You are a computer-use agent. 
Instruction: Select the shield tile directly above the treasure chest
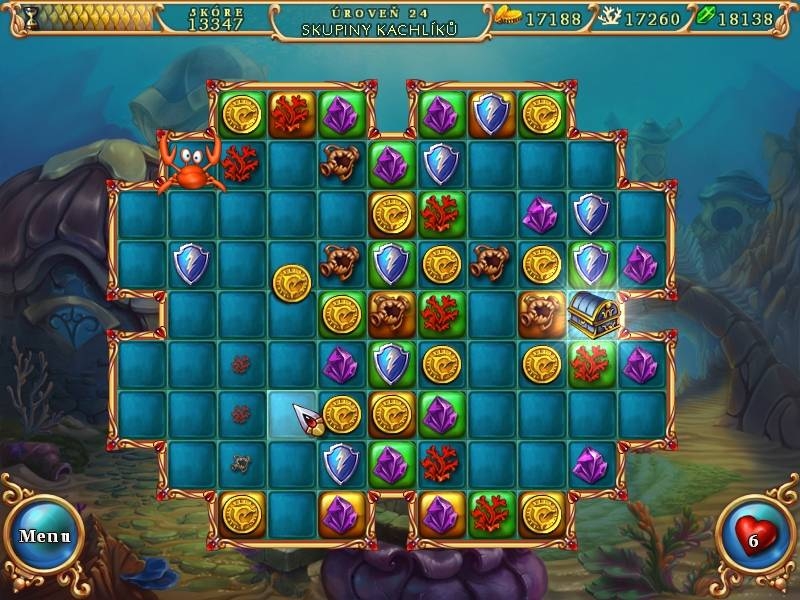point(591,264)
